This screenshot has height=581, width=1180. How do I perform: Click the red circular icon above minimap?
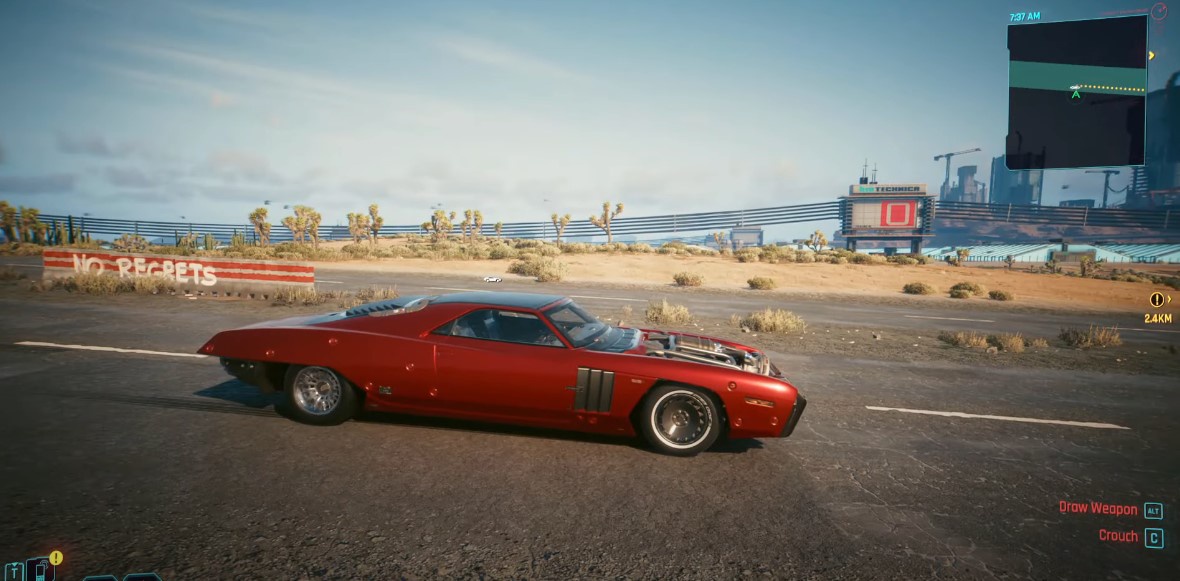pos(1159,12)
